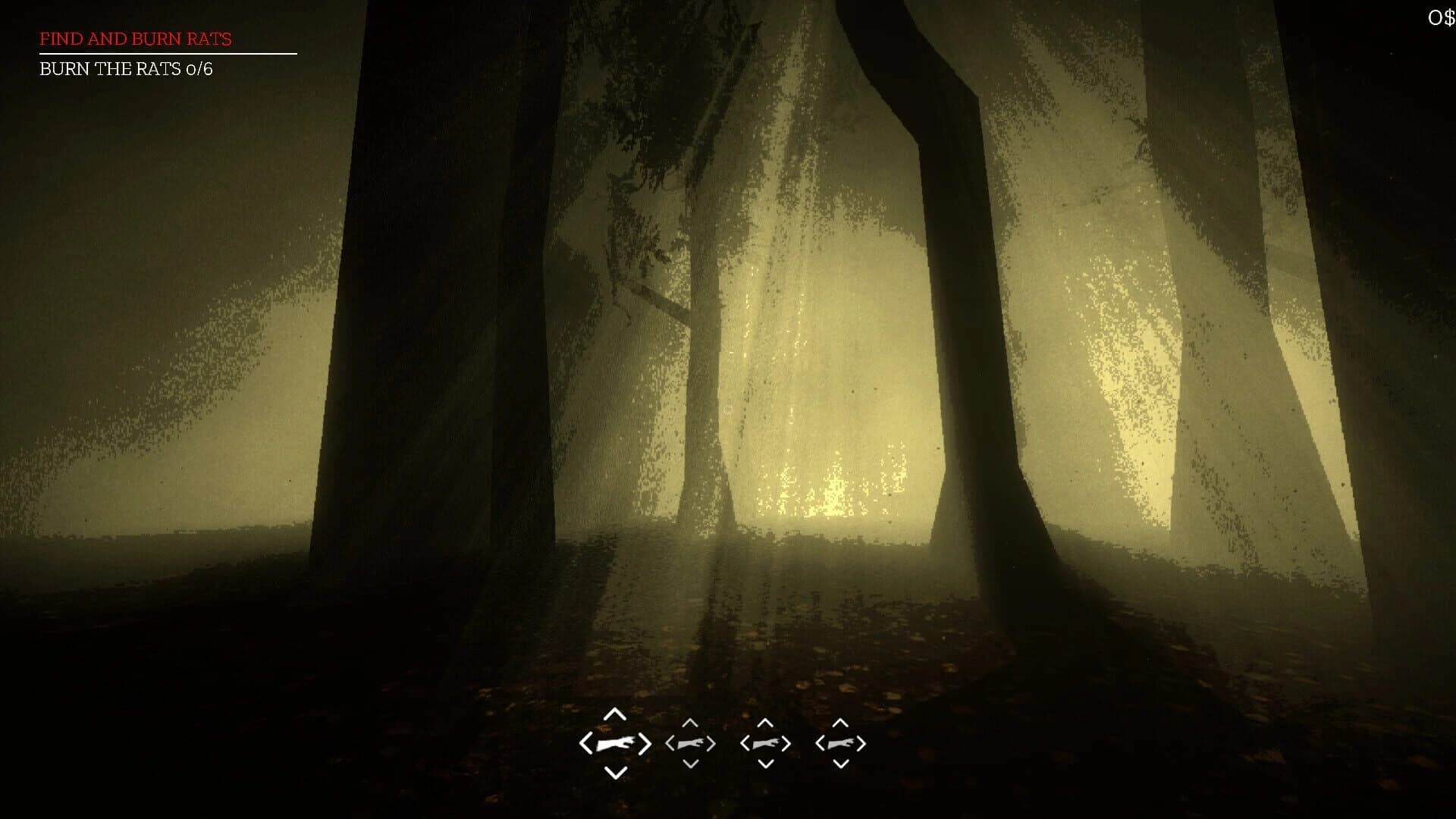Click the right arrow beside the enlarged hand
Viewport: 1456px width, 819px height.
[644, 743]
